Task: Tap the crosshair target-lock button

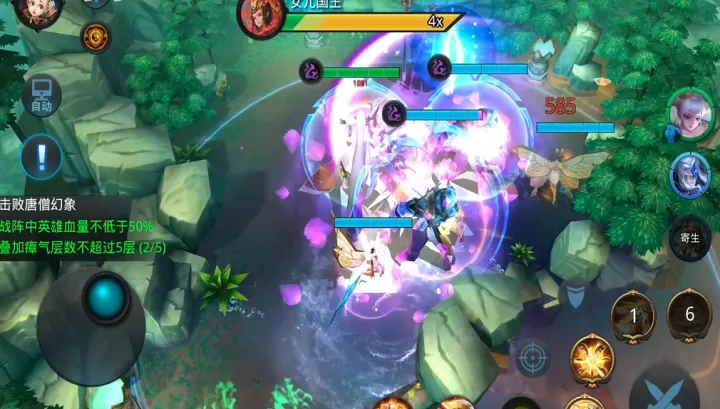Action: click(532, 357)
